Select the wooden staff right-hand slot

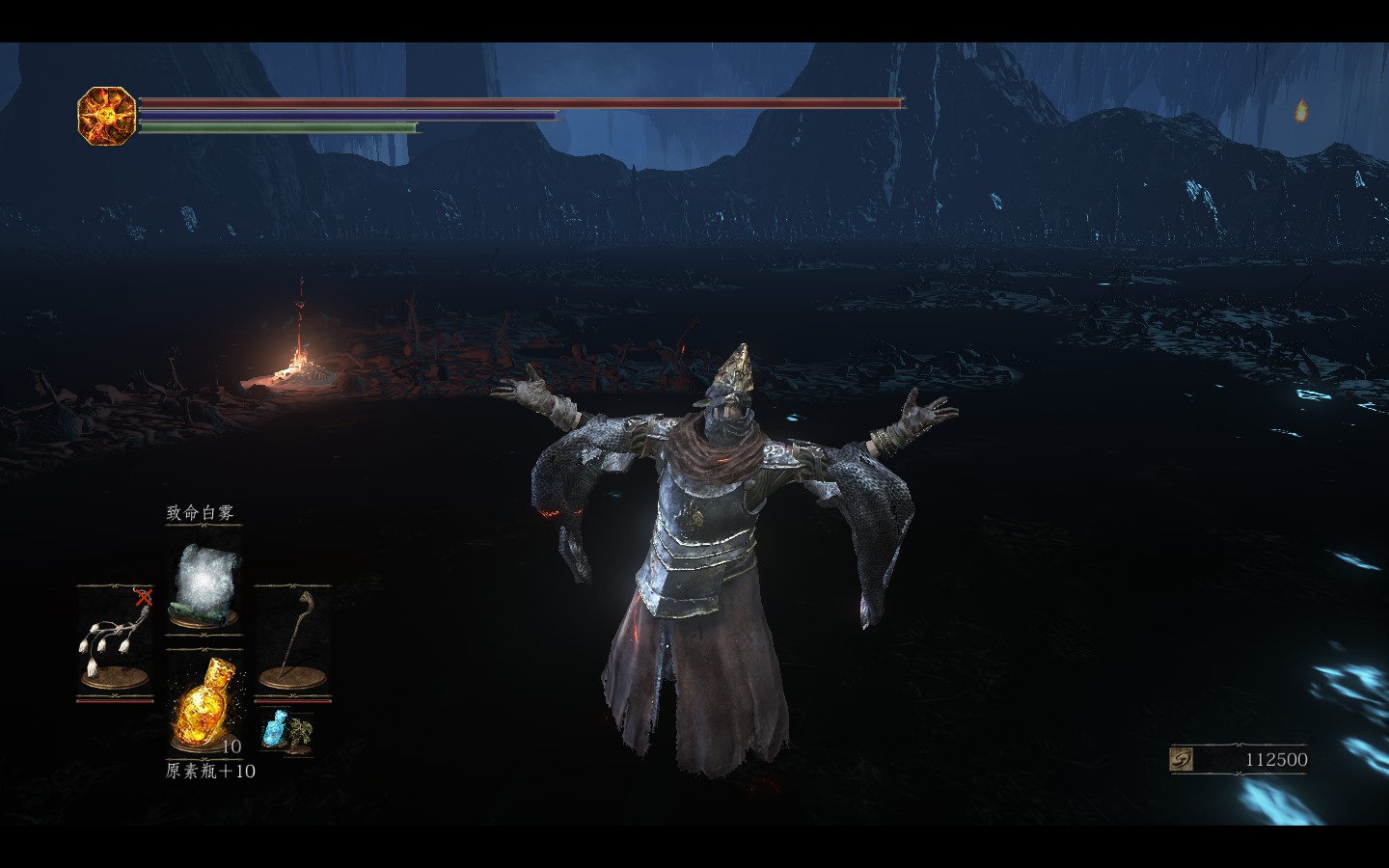click(291, 638)
